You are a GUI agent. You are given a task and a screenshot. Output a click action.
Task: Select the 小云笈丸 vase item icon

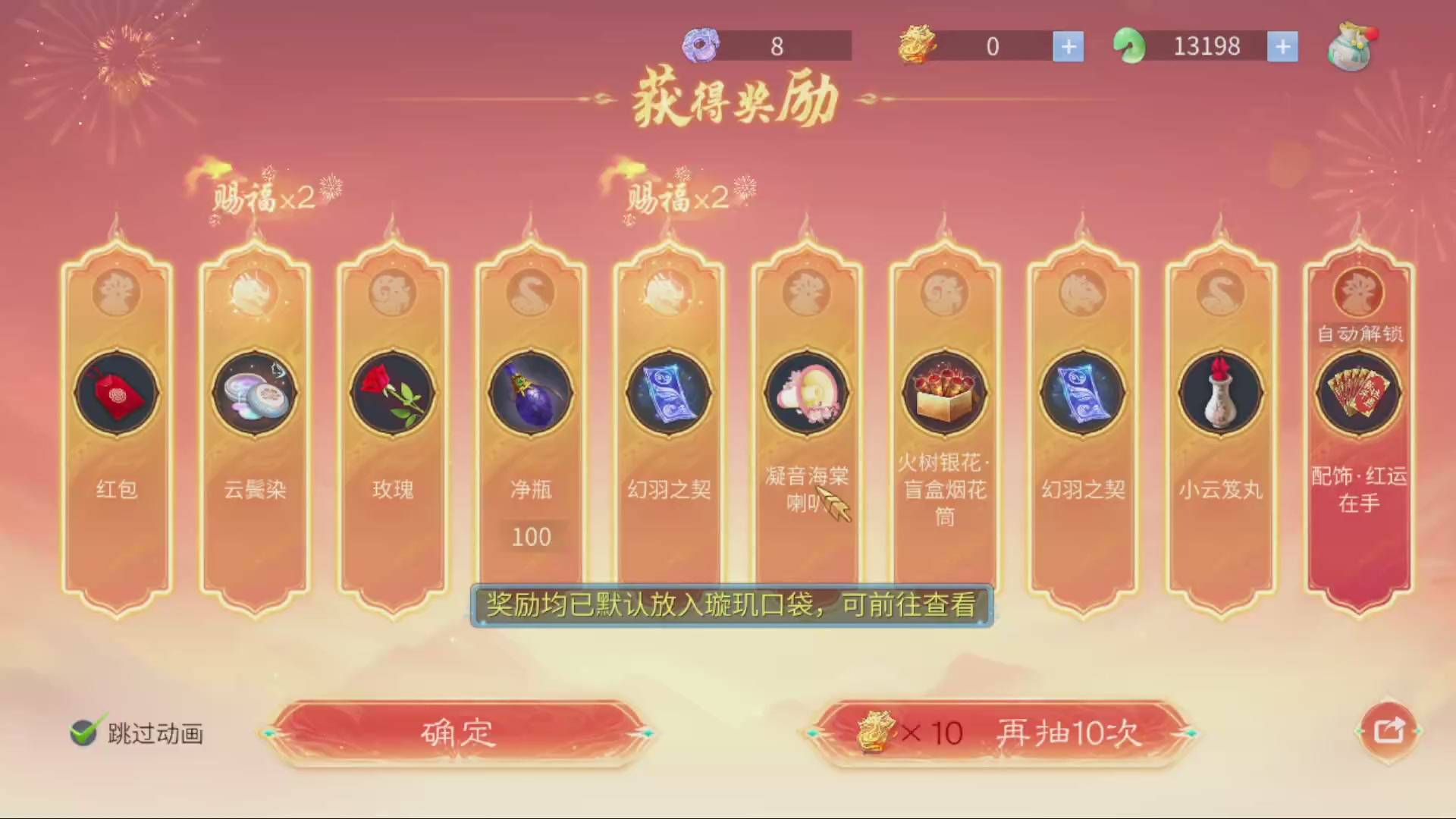[x=1220, y=393]
